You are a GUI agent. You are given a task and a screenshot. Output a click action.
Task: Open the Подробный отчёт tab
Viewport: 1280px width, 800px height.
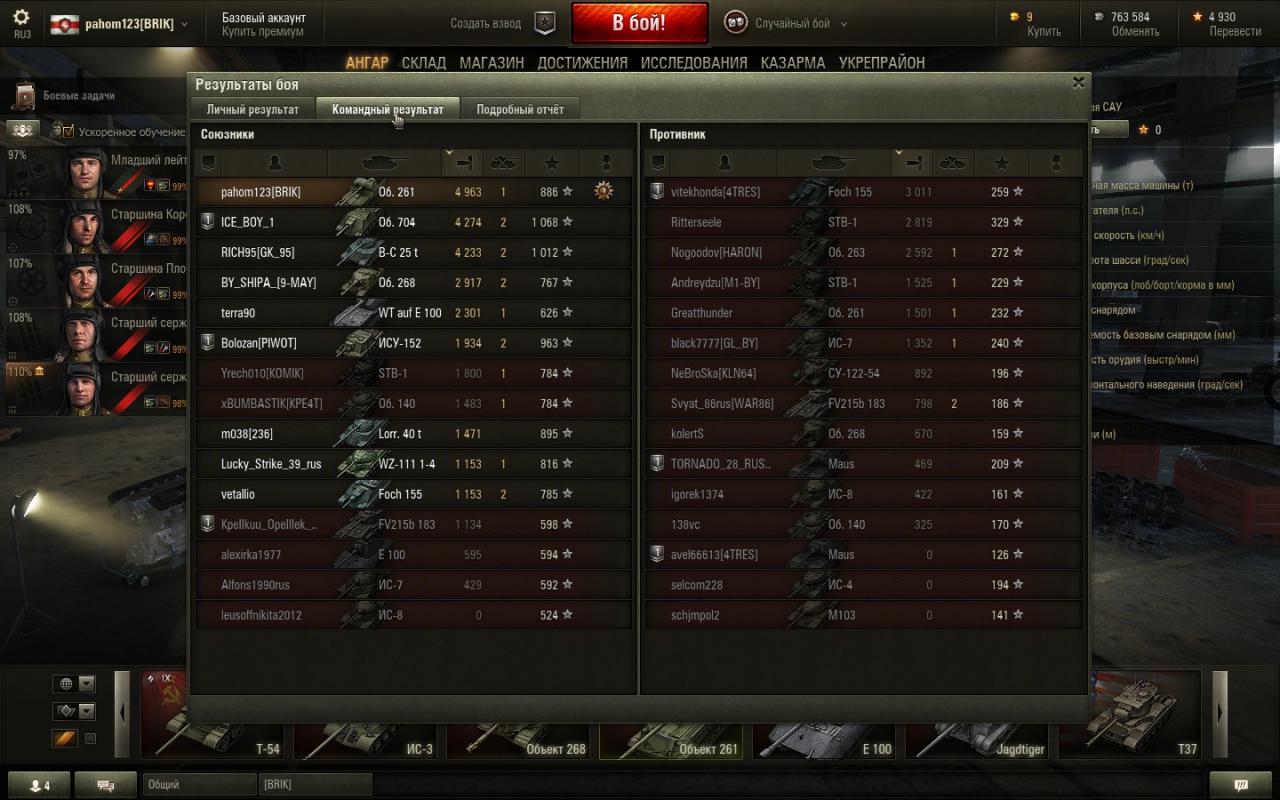coord(519,109)
